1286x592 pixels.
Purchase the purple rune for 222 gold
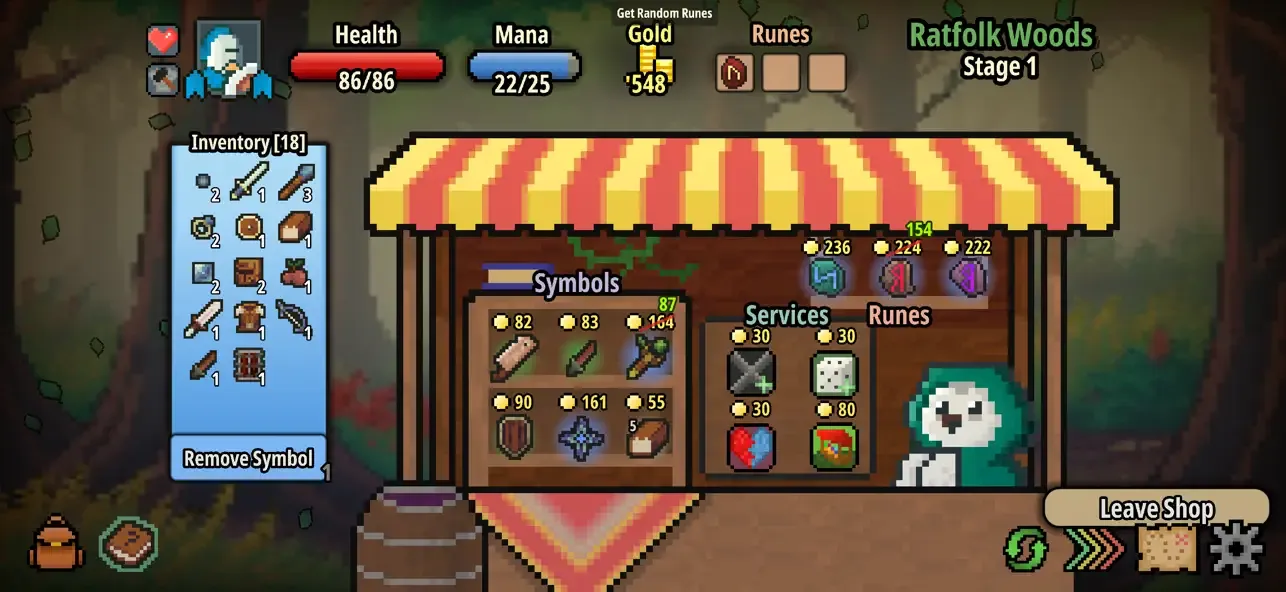967,277
